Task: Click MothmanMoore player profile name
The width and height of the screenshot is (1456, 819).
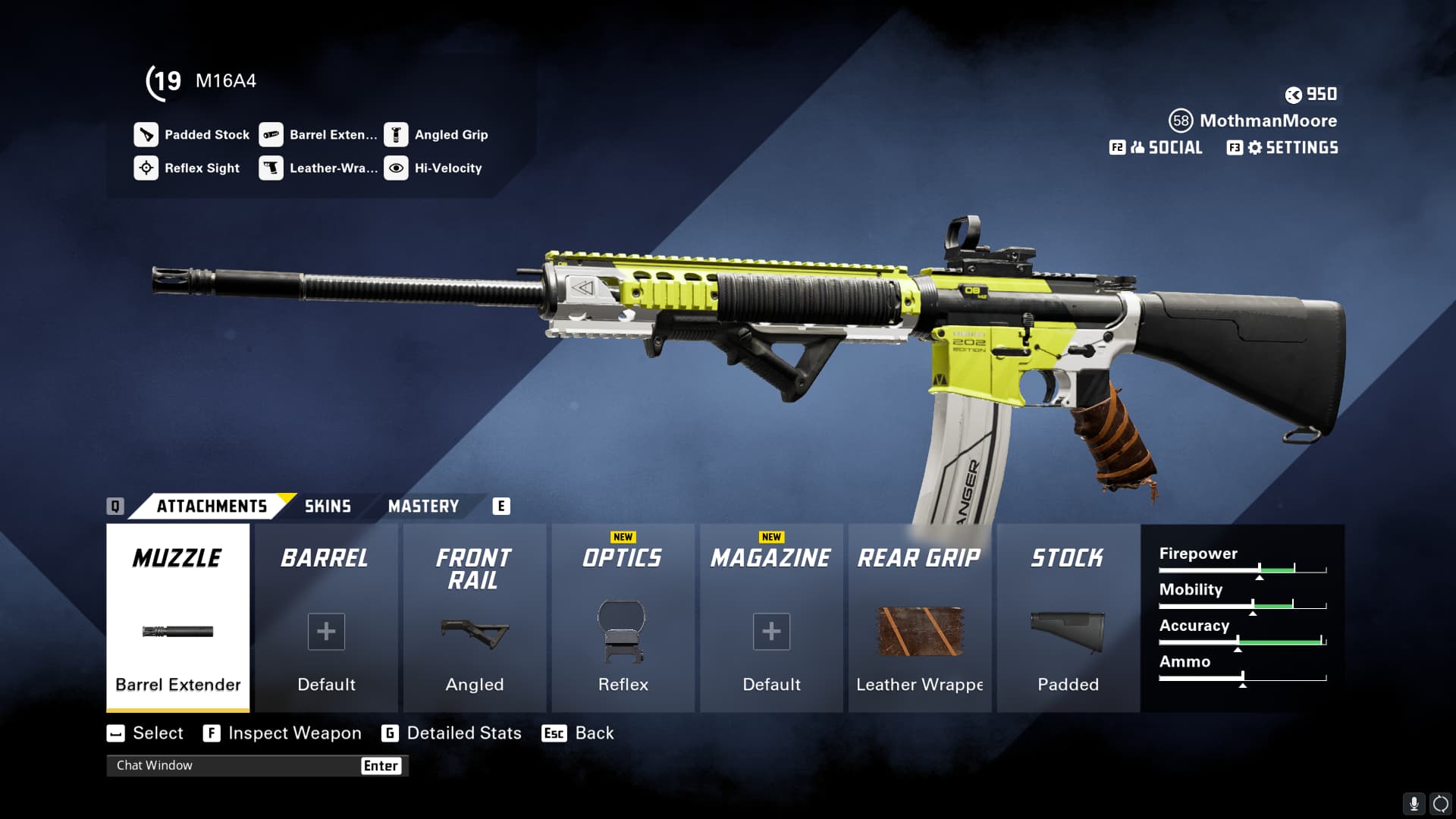Action: coord(1268,121)
